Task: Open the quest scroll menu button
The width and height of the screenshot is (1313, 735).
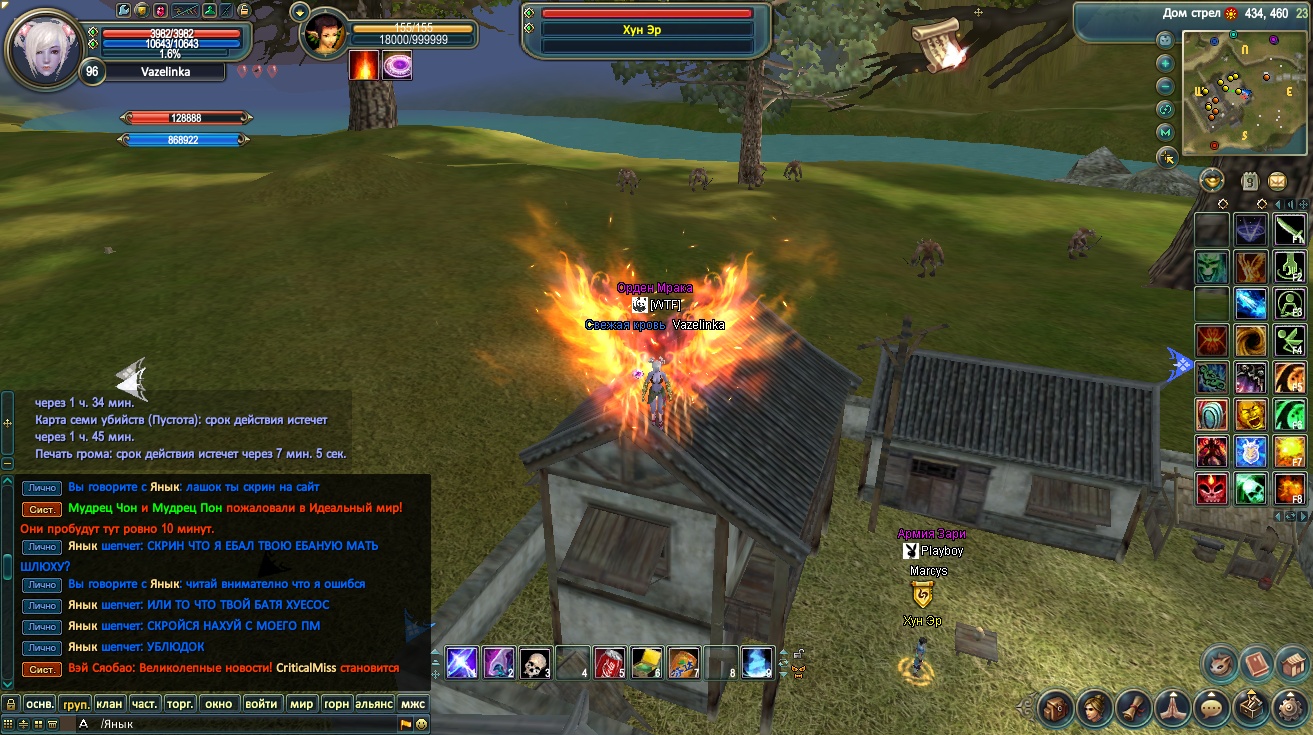Action: [x=1133, y=709]
